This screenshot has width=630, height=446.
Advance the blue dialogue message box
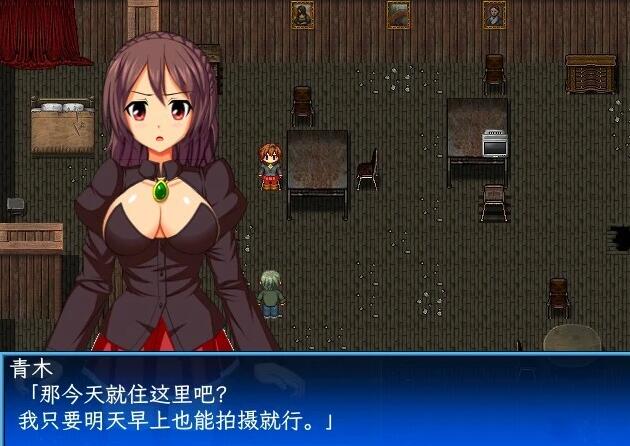click(x=315, y=398)
